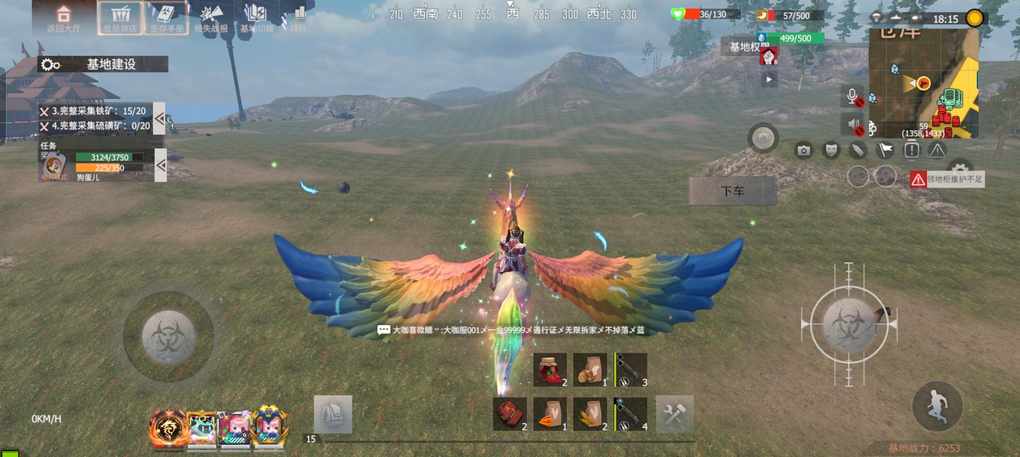Open the crafting hammer and wrench button
The height and width of the screenshot is (457, 1020).
(x=674, y=414)
